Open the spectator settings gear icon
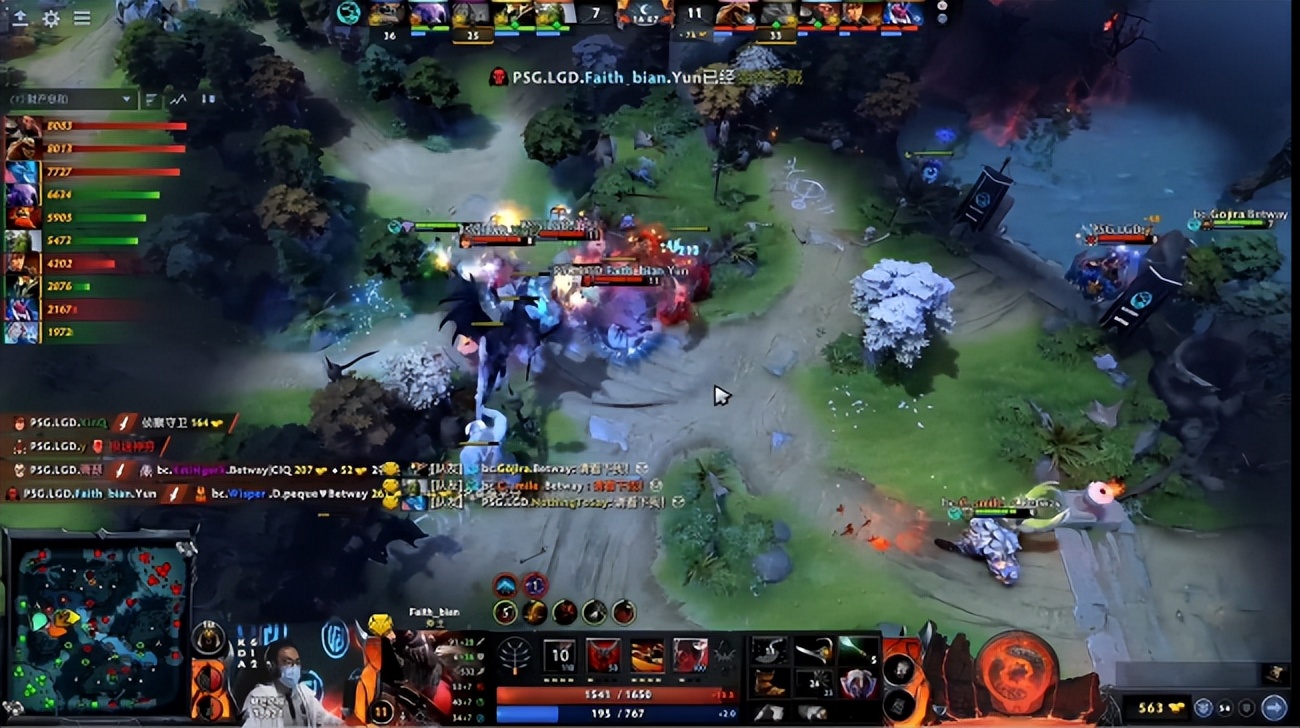The image size is (1300, 728). pyautogui.click(x=51, y=17)
